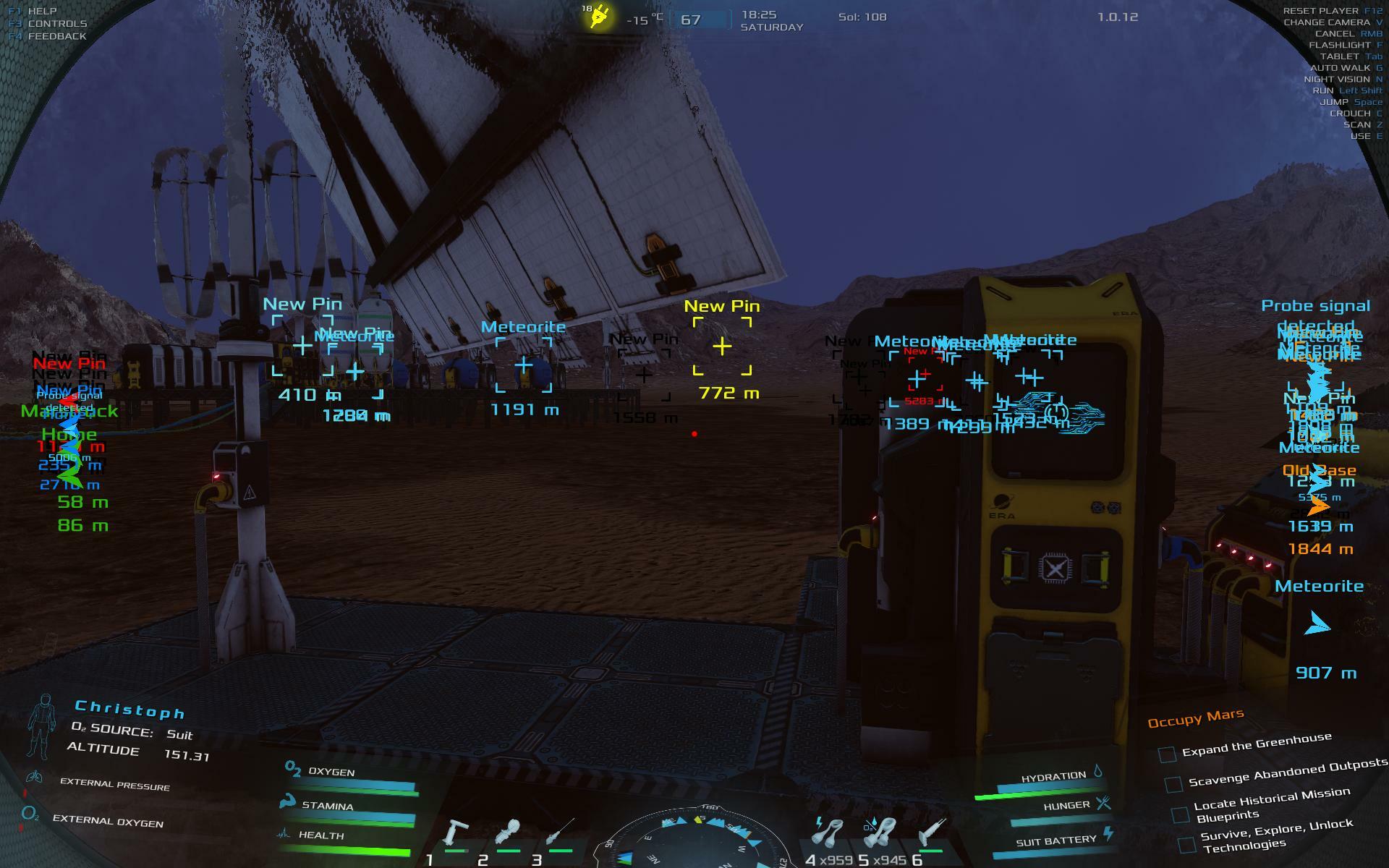Select the slot 3 probe tool
The height and width of the screenshot is (868, 1389).
click(560, 832)
